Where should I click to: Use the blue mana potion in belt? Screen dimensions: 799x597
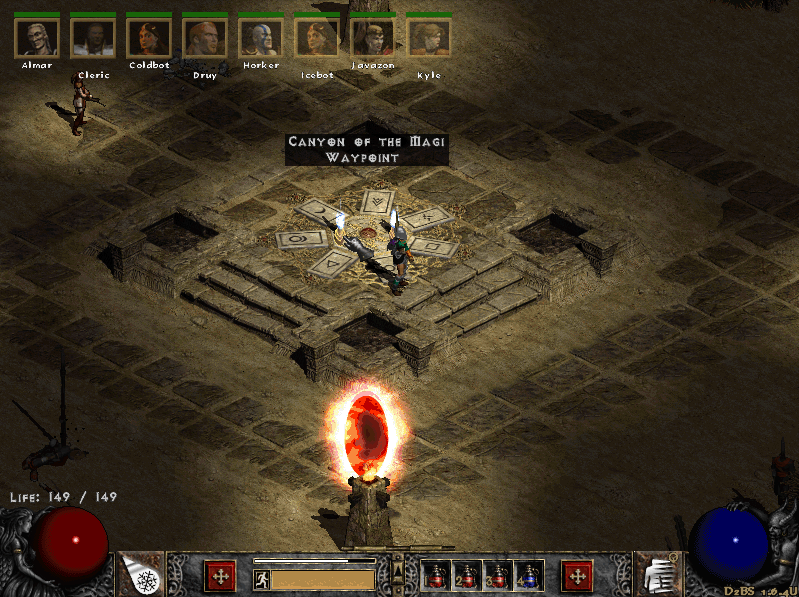(x=529, y=576)
